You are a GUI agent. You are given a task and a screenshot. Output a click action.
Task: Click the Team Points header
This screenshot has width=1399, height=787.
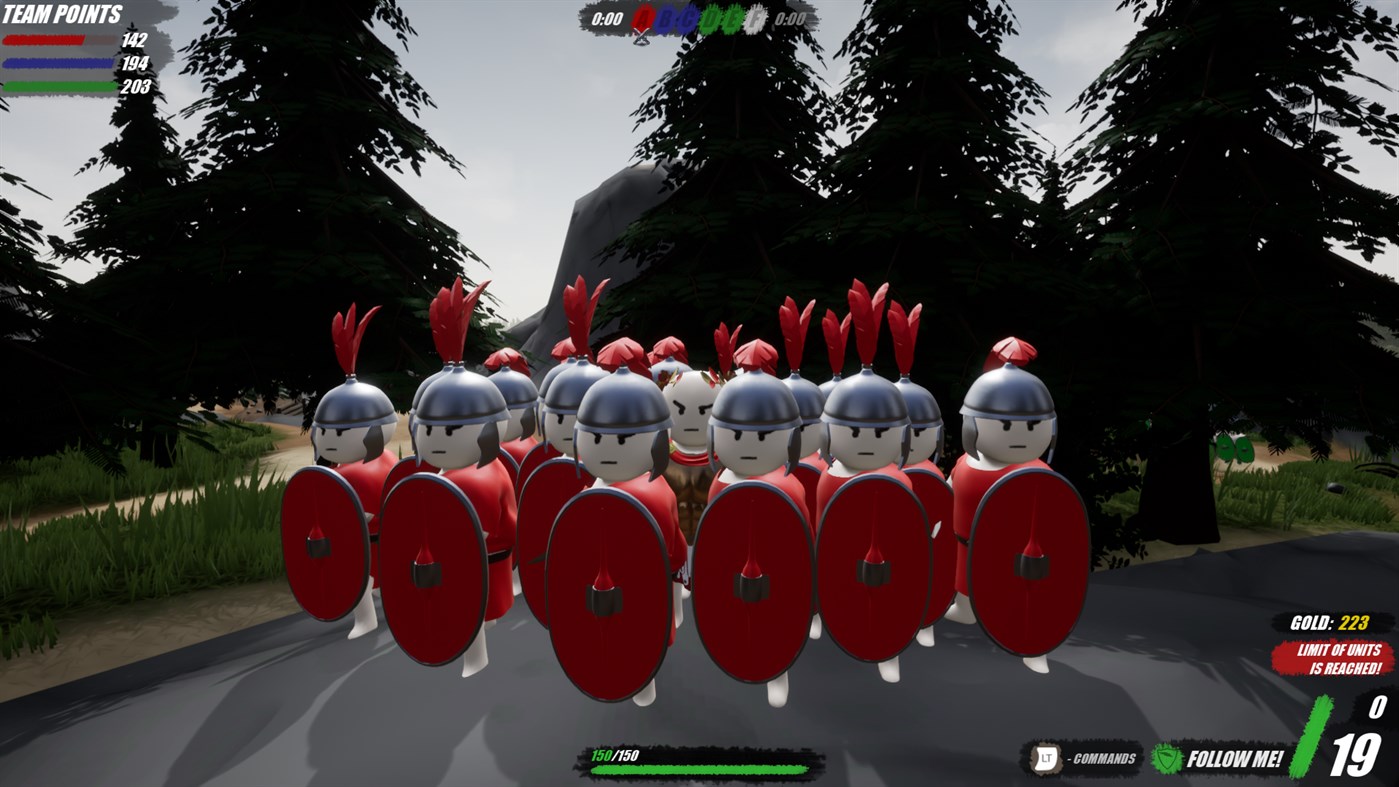point(62,14)
